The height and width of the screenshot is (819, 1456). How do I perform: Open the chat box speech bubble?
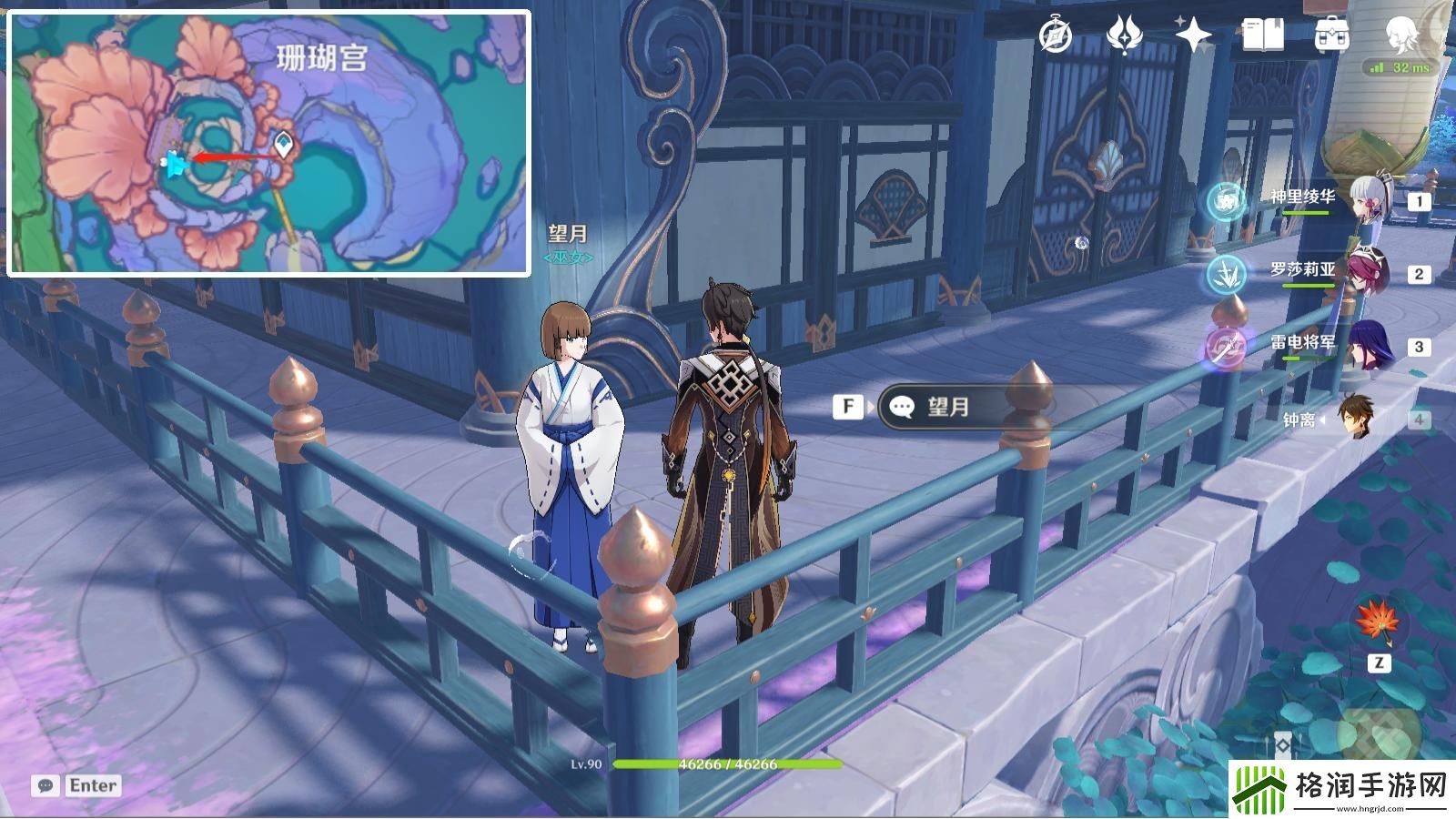45,785
